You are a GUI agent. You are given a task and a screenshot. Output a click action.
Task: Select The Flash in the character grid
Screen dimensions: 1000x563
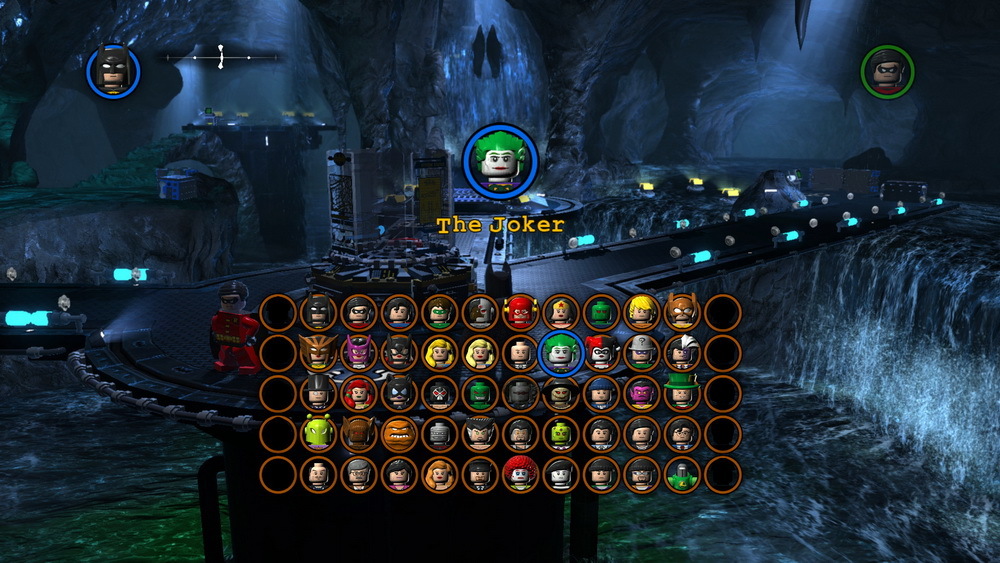(520, 312)
